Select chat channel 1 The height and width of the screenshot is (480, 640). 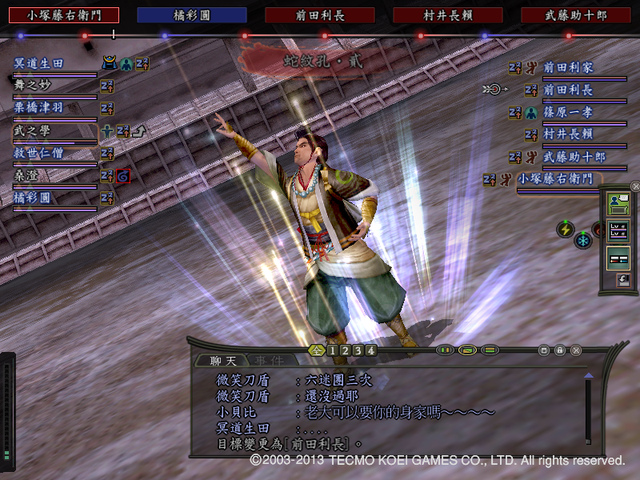point(331,351)
